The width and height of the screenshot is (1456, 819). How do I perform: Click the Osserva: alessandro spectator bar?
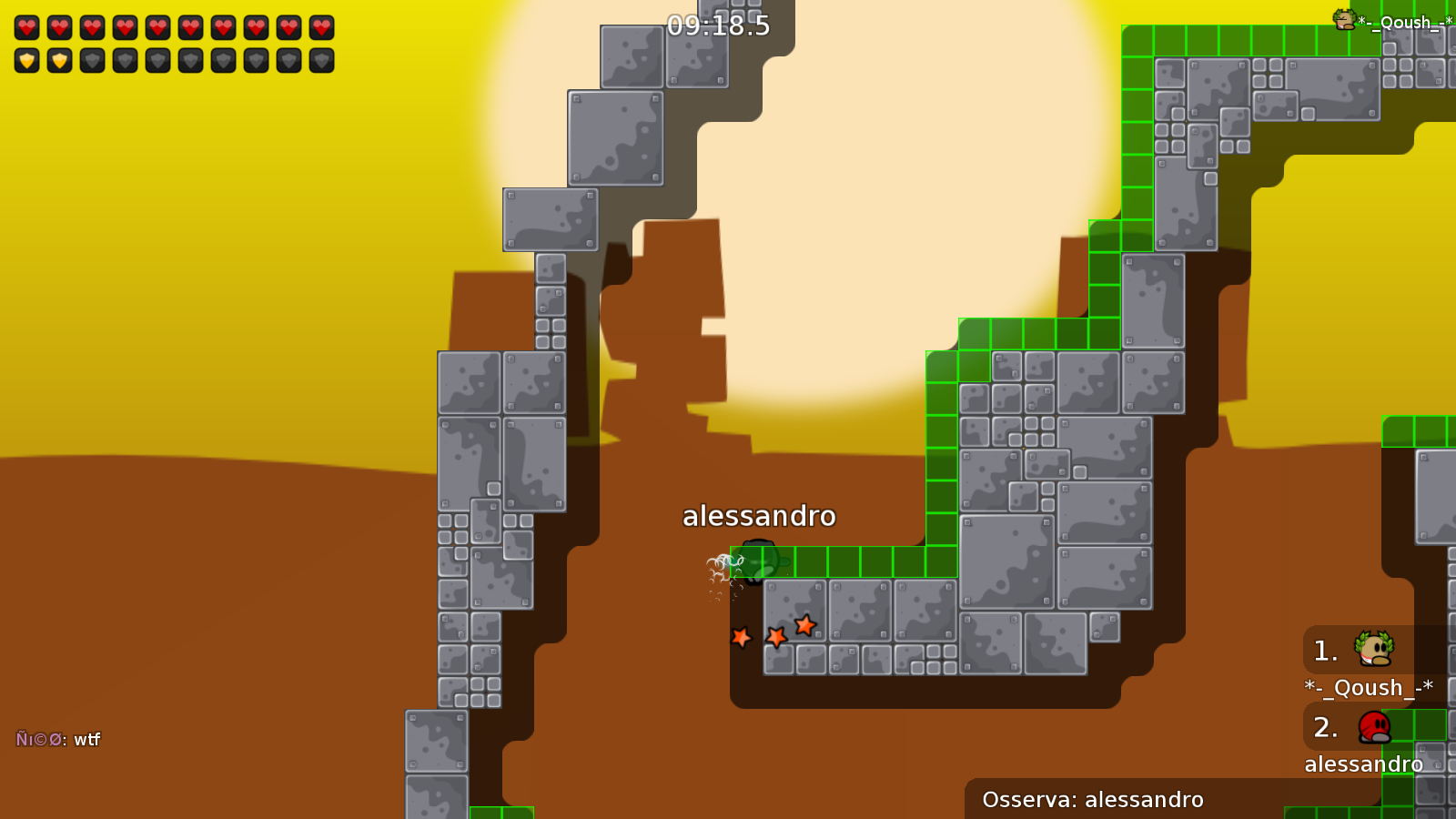(x=1092, y=799)
